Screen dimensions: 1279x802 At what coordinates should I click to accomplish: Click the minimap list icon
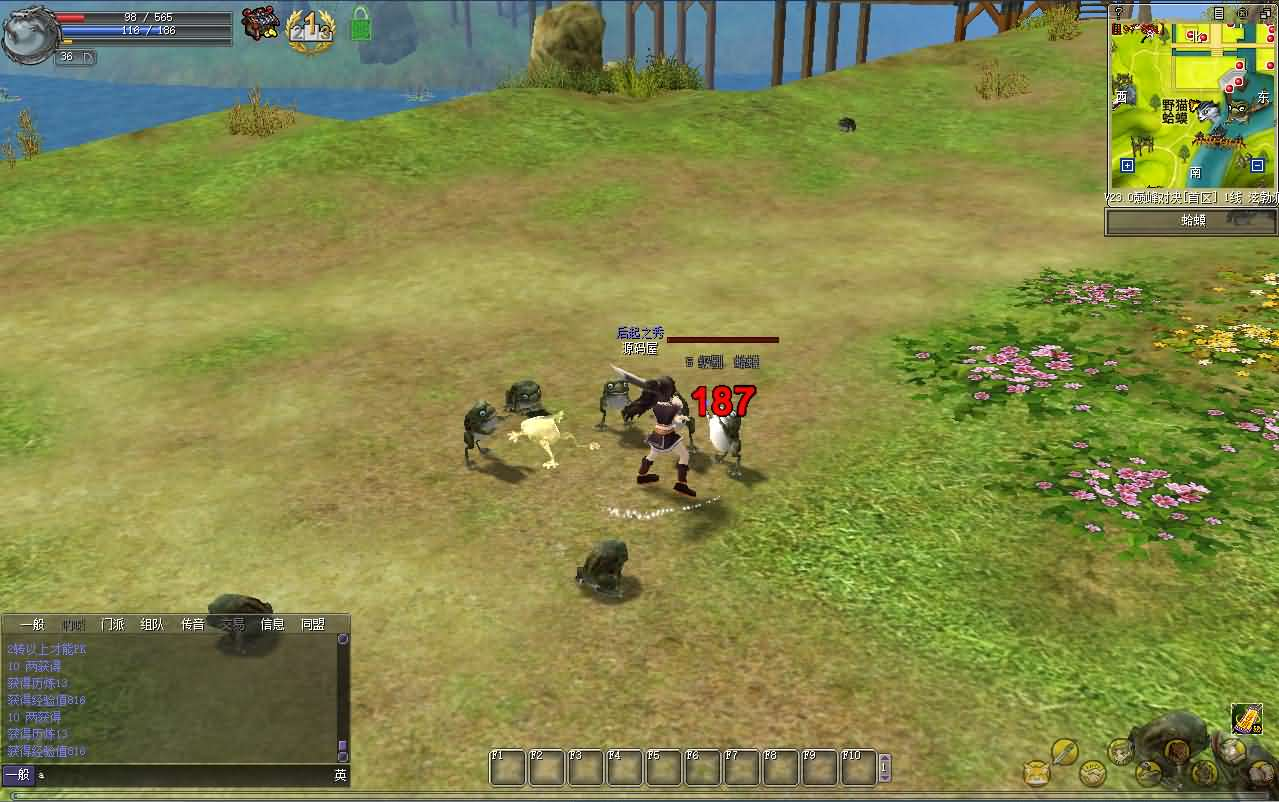point(1219,13)
